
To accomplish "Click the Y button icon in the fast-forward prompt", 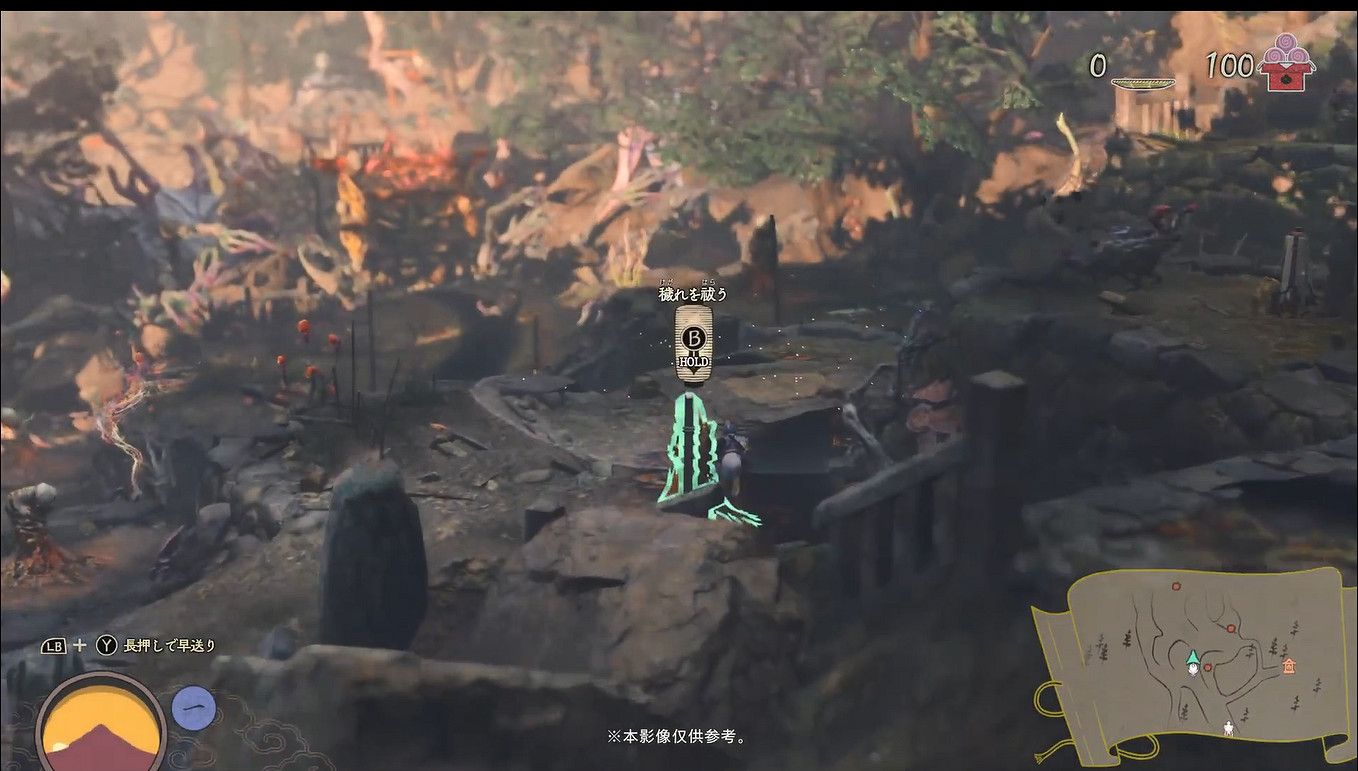I will point(106,645).
